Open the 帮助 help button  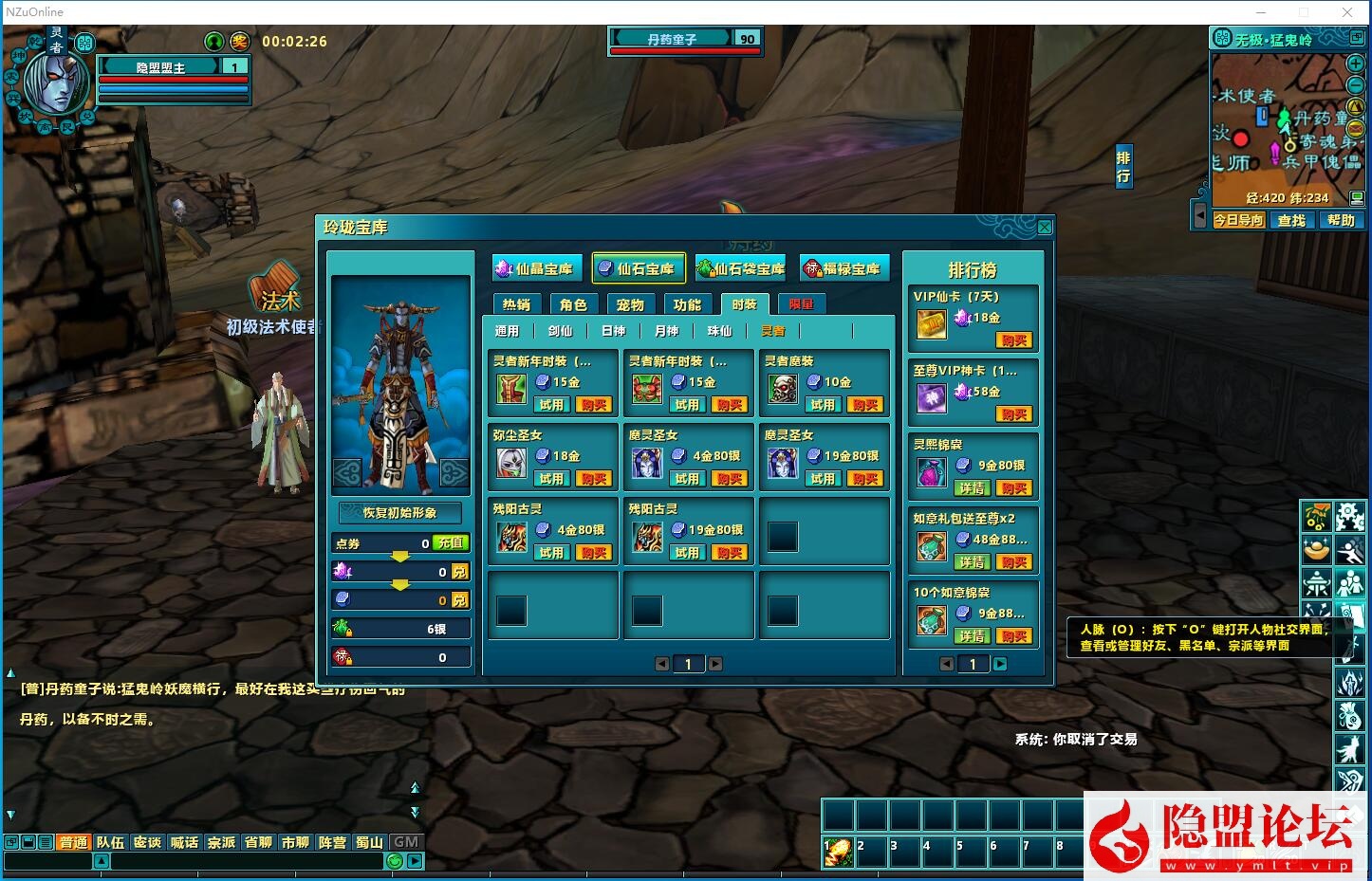click(x=1341, y=220)
